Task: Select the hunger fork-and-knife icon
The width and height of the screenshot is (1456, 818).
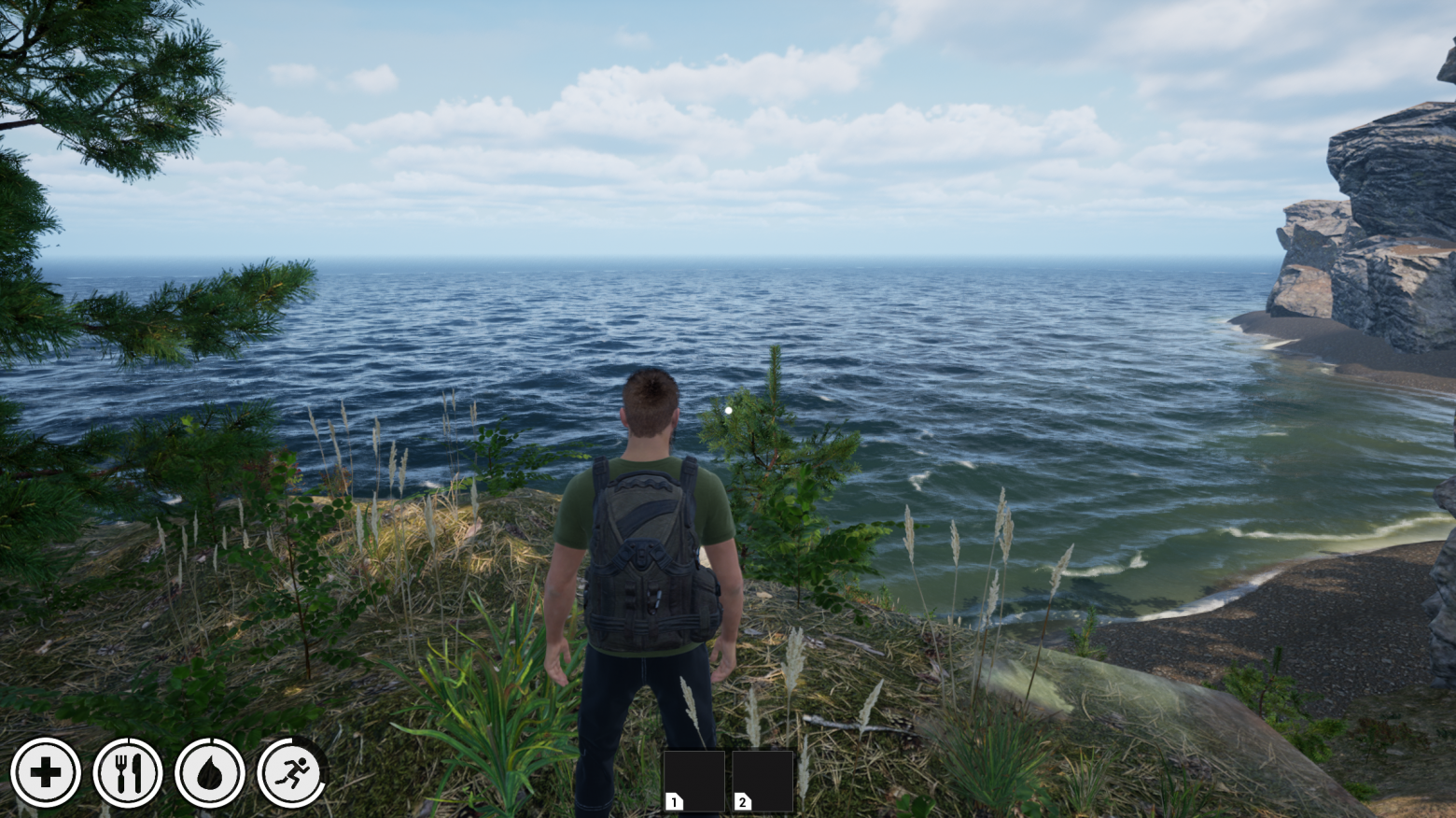Action: 128,773
